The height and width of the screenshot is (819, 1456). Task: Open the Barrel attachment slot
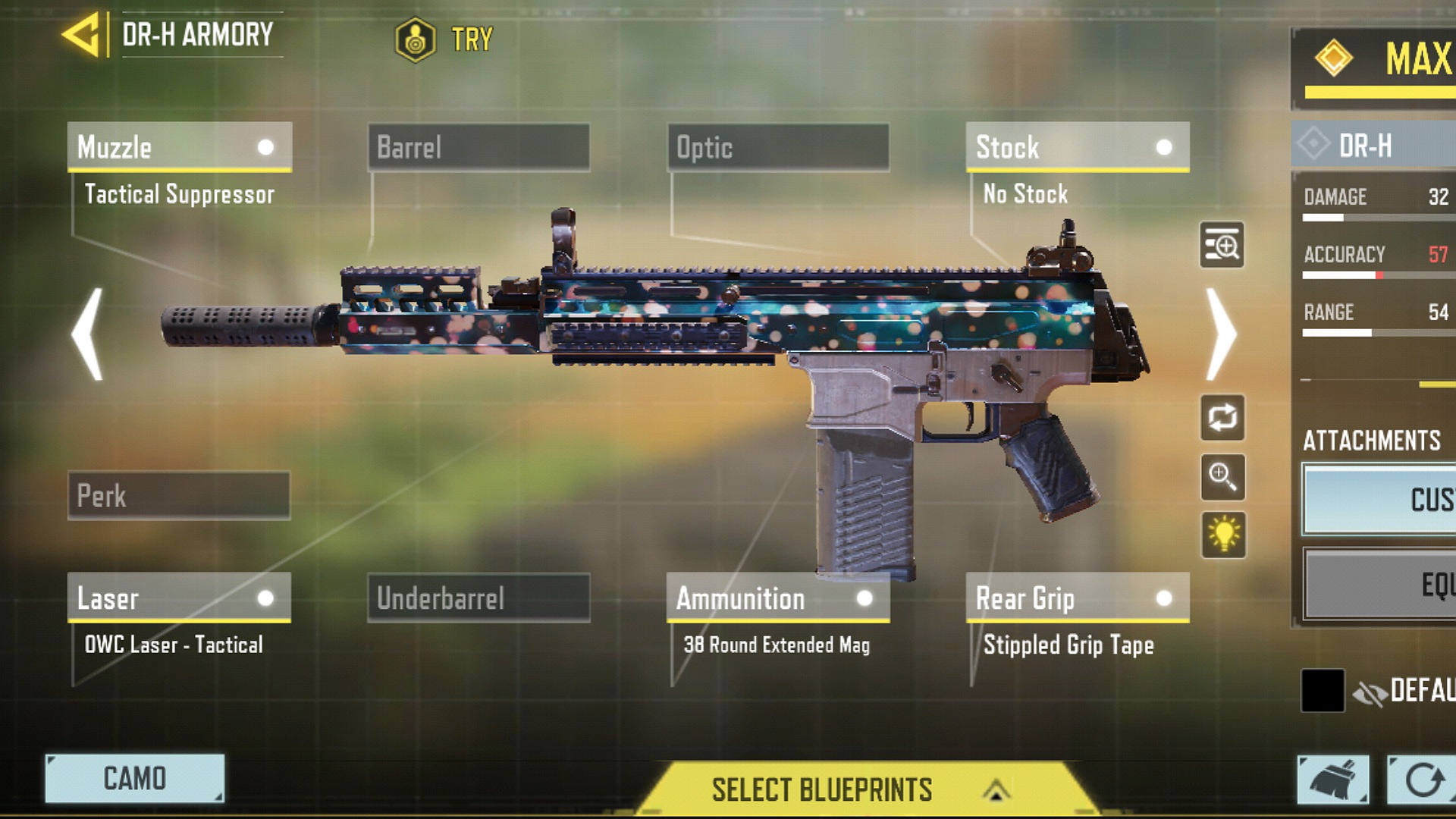pos(479,147)
